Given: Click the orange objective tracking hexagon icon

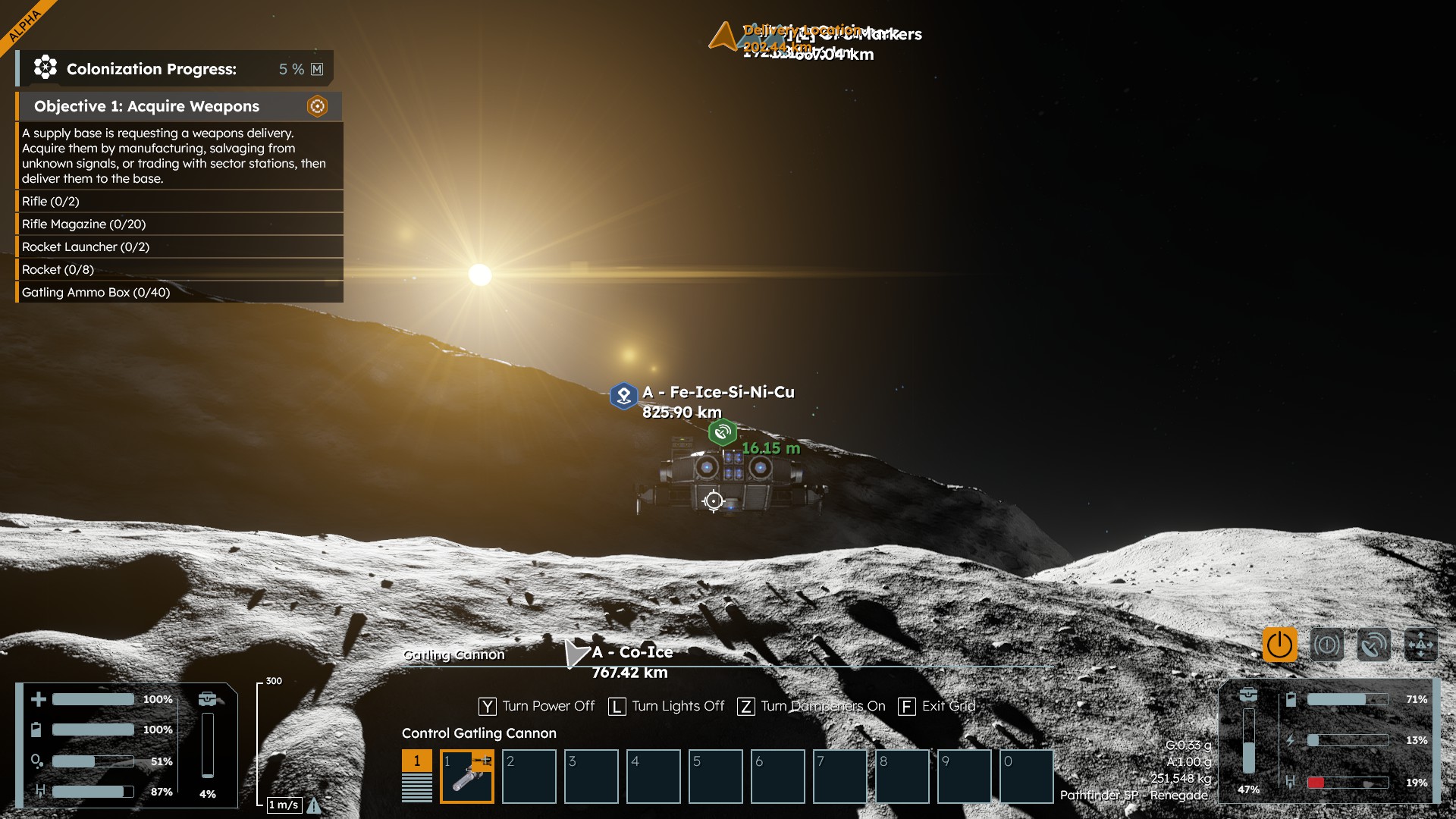Looking at the screenshot, I should click(x=317, y=106).
